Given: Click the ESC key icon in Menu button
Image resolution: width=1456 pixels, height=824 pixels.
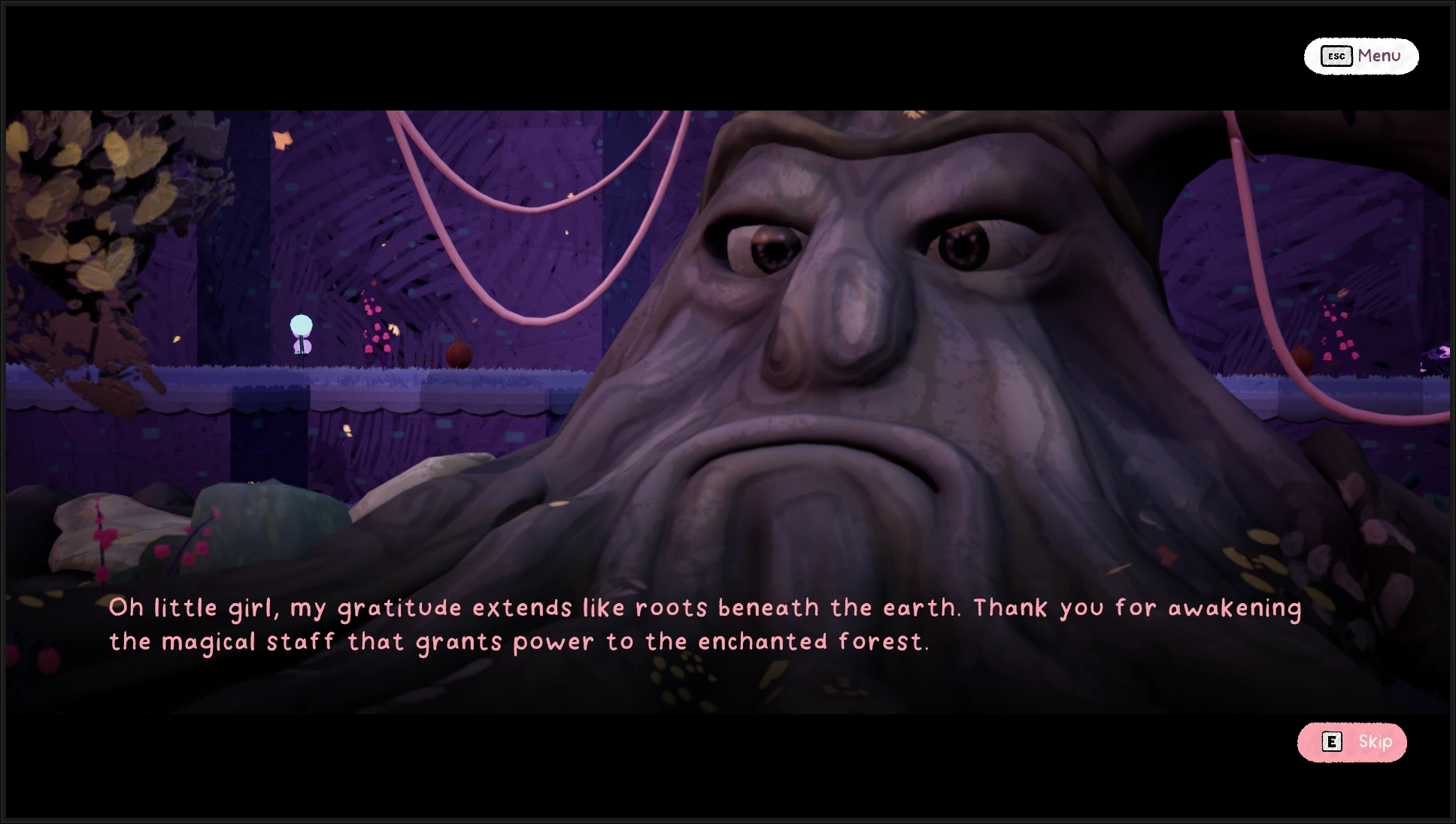Looking at the screenshot, I should pyautogui.click(x=1336, y=56).
